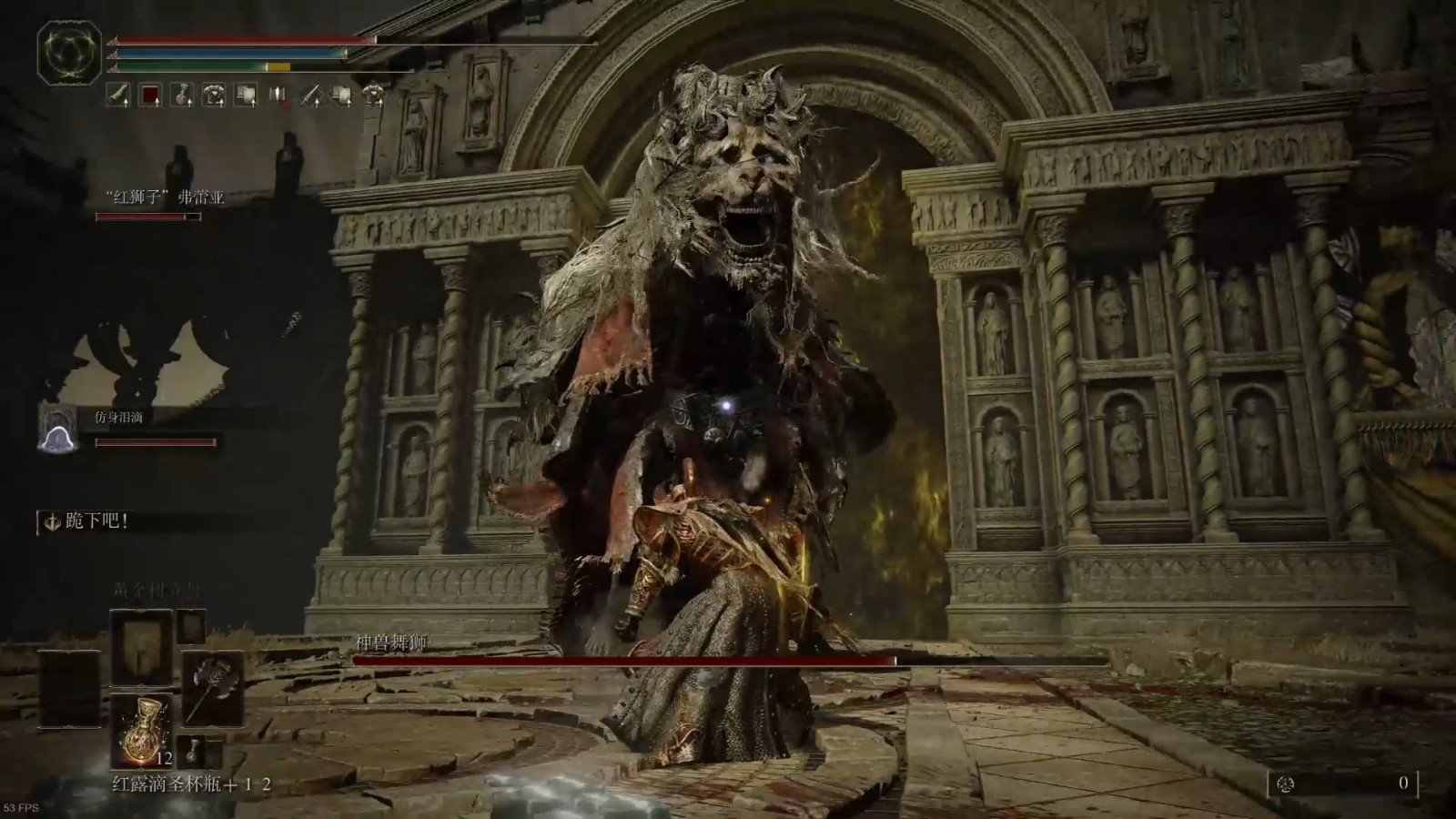The image size is (1456, 819).
Task: Select the equipped axe weapon slot
Action: point(213,688)
